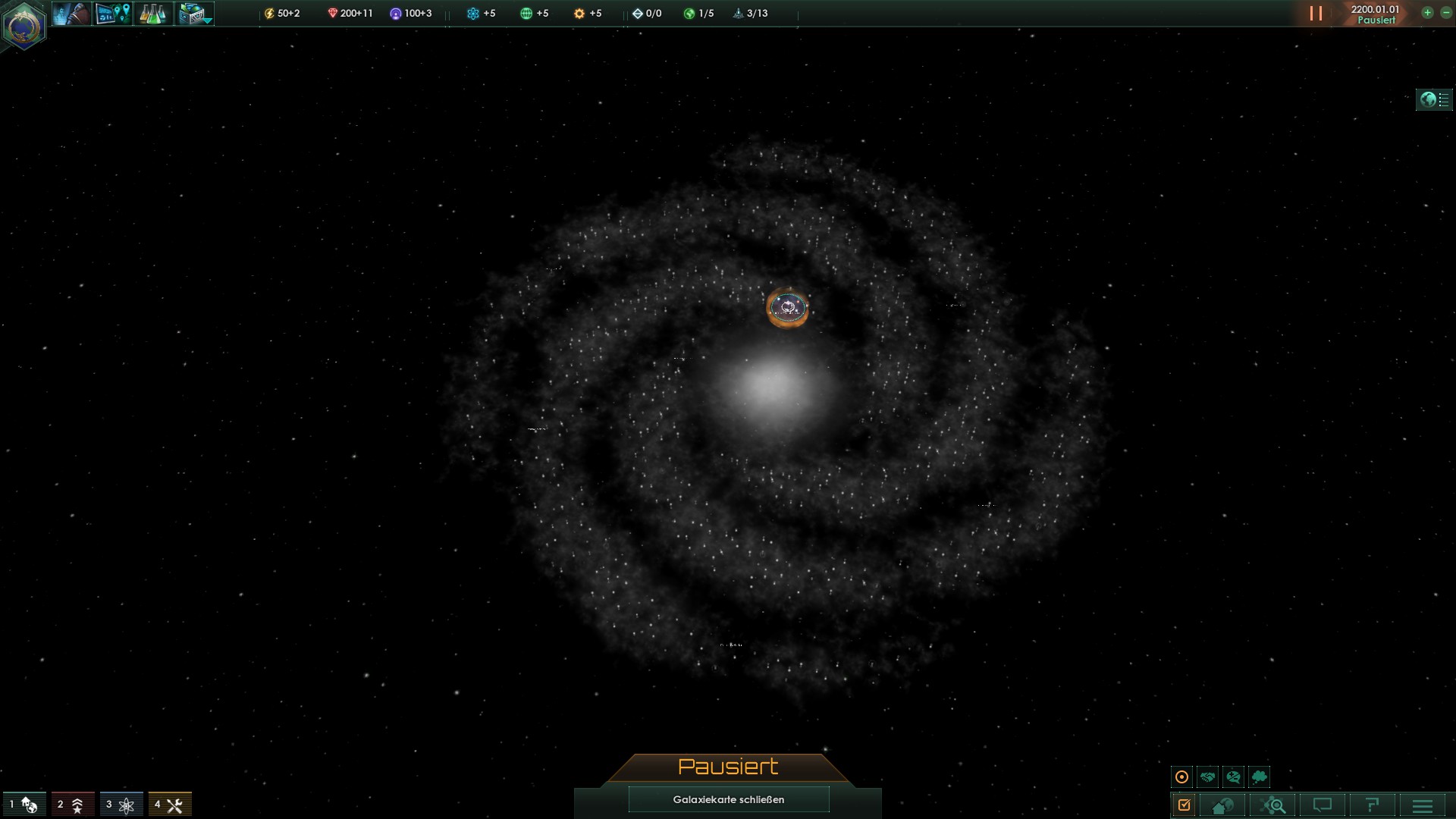Select the orange circle map mode
The width and height of the screenshot is (1456, 819).
pos(1181,777)
